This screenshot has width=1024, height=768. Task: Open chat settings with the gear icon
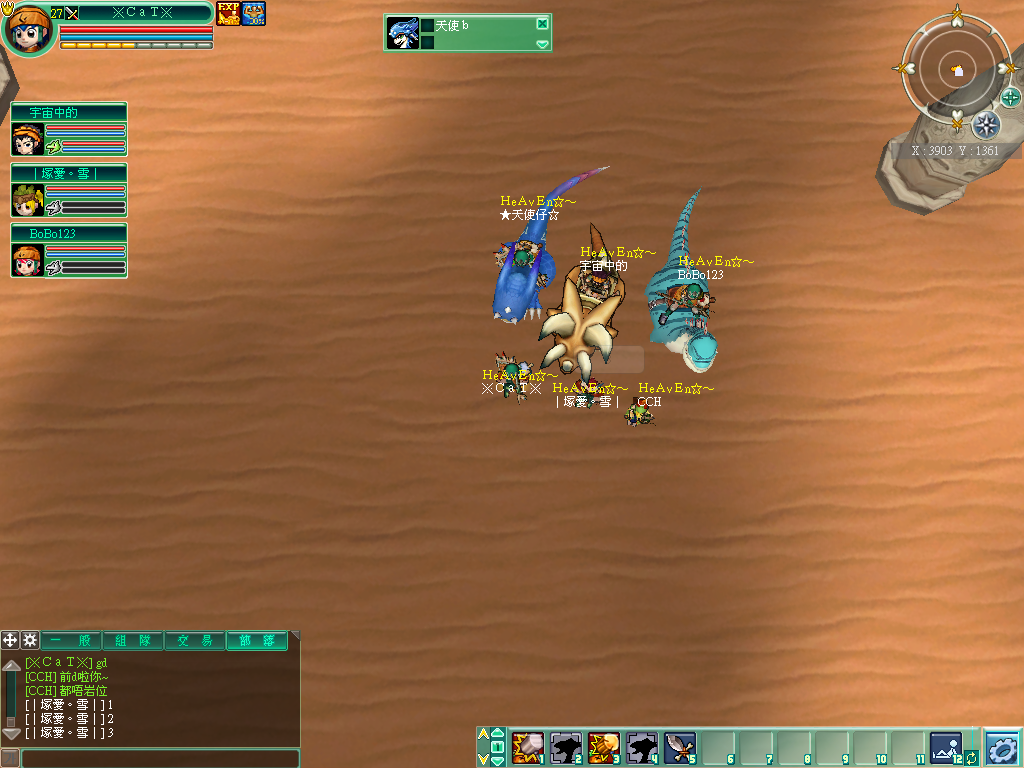pos(30,640)
